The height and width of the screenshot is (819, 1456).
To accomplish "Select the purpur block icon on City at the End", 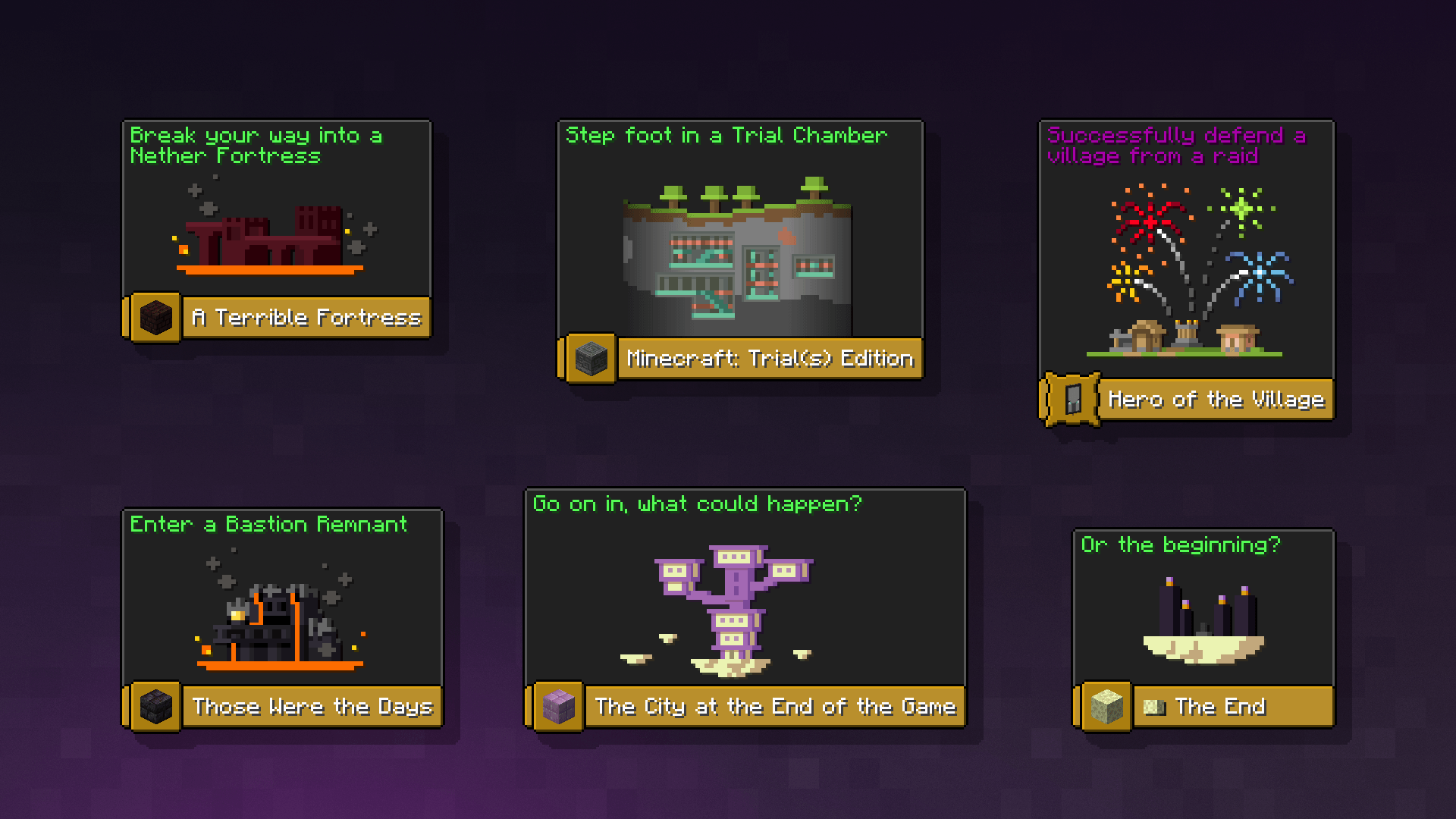I will coord(559,707).
